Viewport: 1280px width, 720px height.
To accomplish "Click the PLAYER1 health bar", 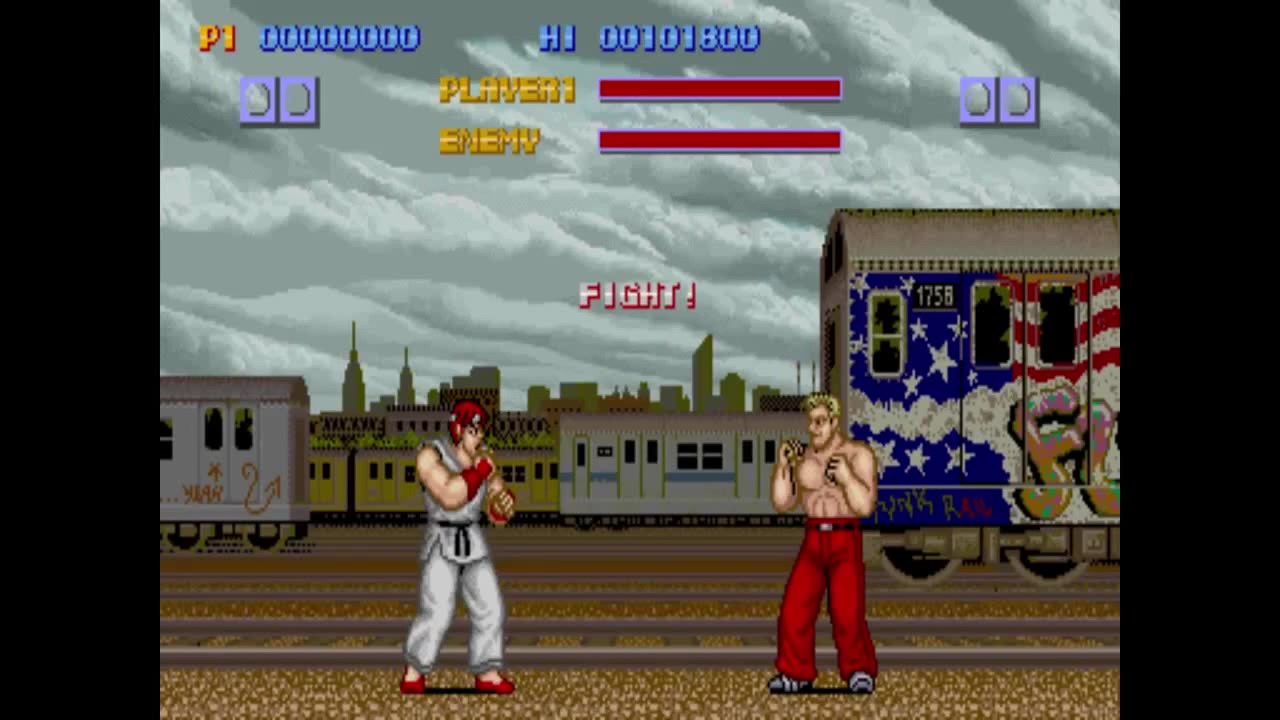I will tap(718, 91).
